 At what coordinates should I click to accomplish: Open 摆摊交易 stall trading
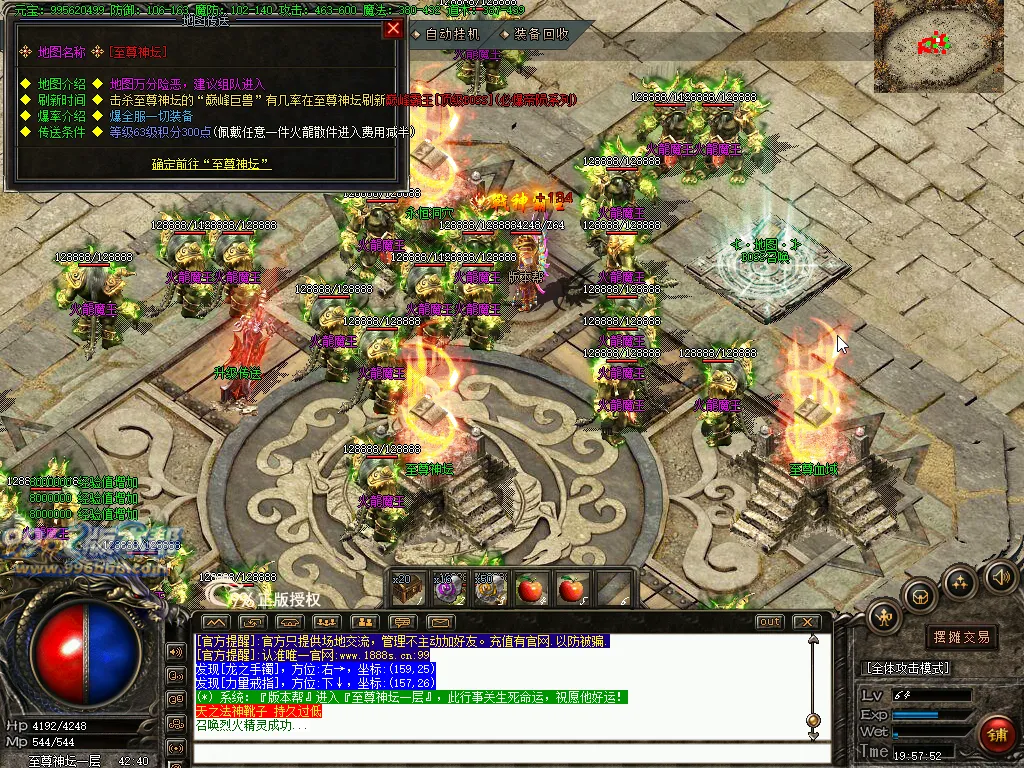pos(961,637)
